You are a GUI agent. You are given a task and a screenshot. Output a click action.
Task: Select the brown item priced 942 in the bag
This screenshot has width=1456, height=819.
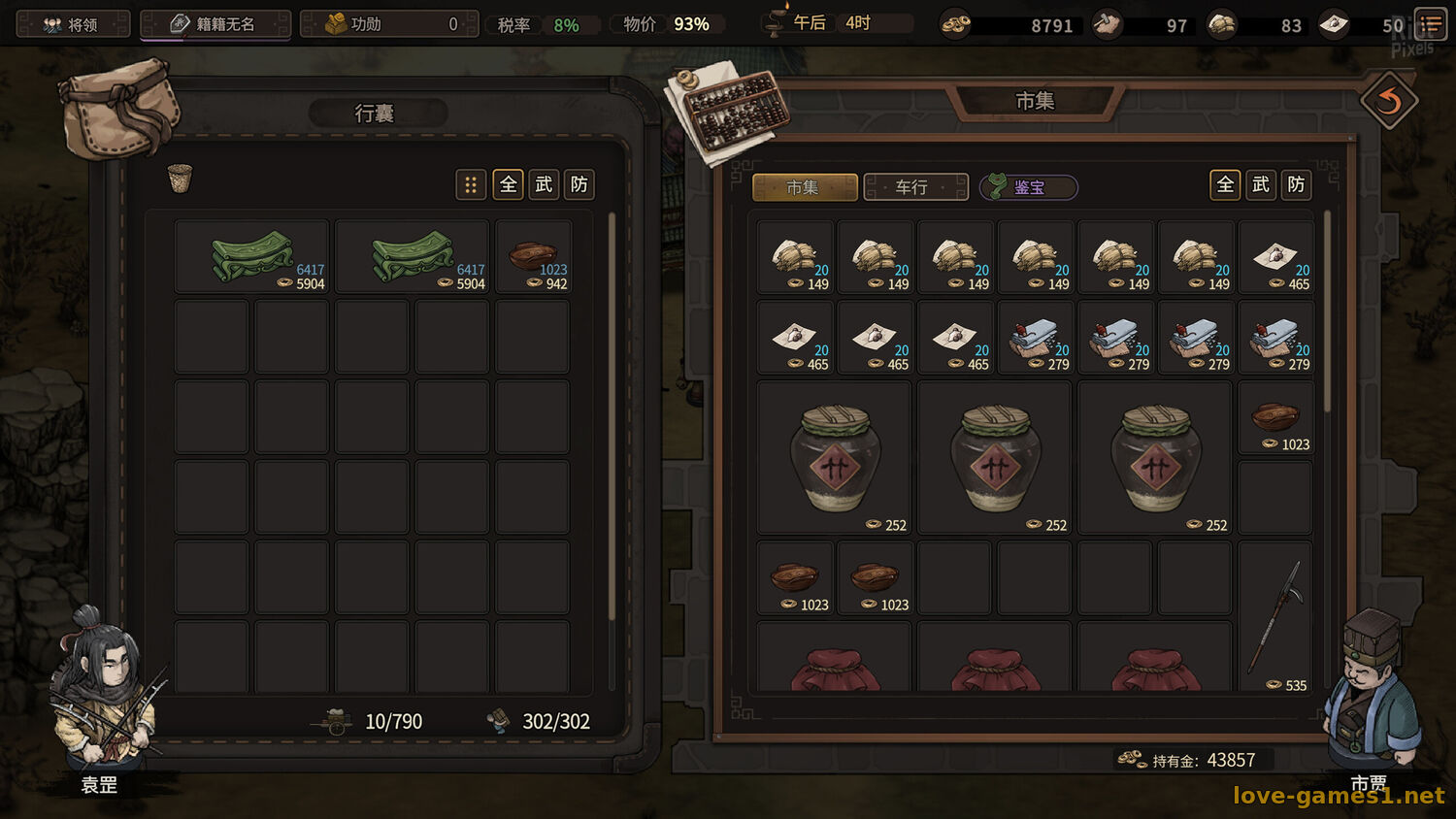(533, 257)
